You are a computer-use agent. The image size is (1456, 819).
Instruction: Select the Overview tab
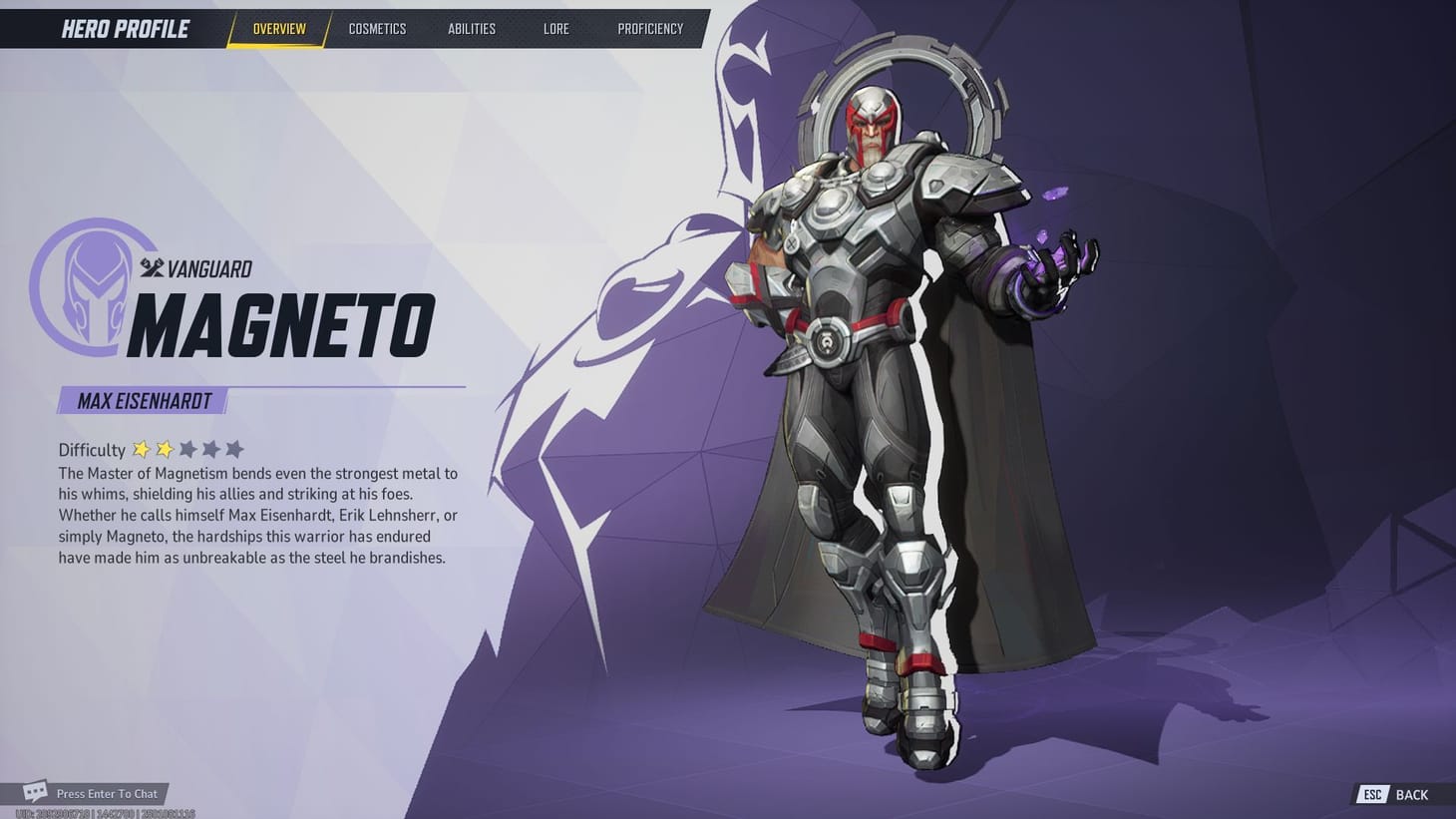click(x=278, y=28)
